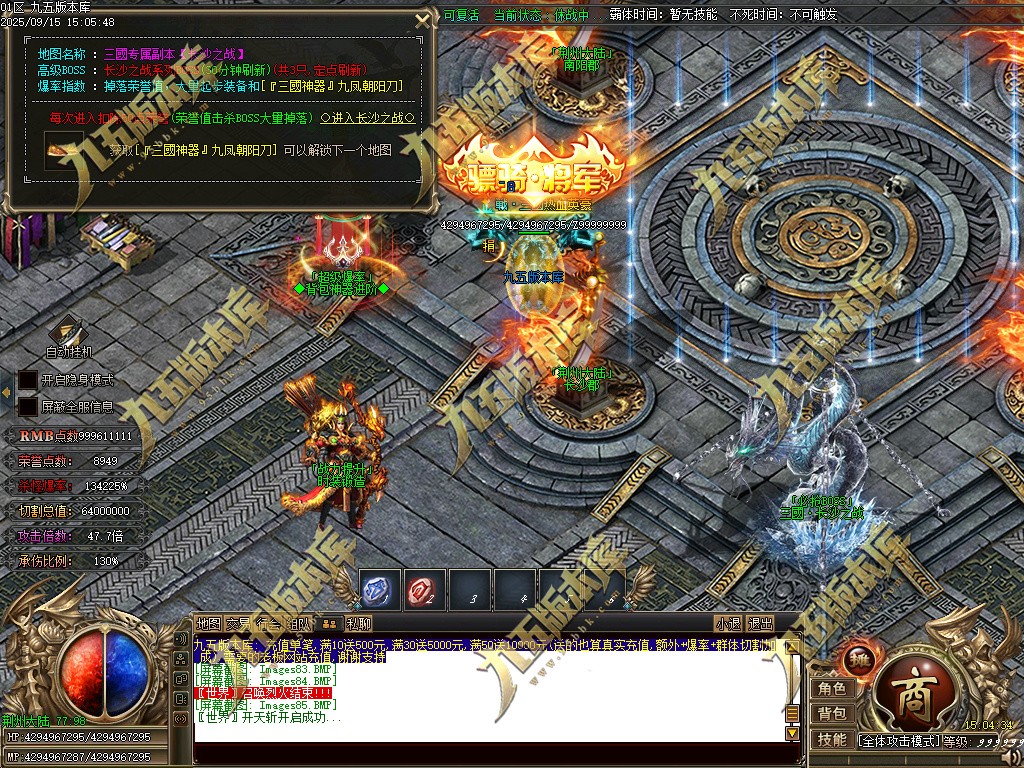Use the blue crystal item in hotbar
Image resolution: width=1024 pixels, height=768 pixels.
380,589
